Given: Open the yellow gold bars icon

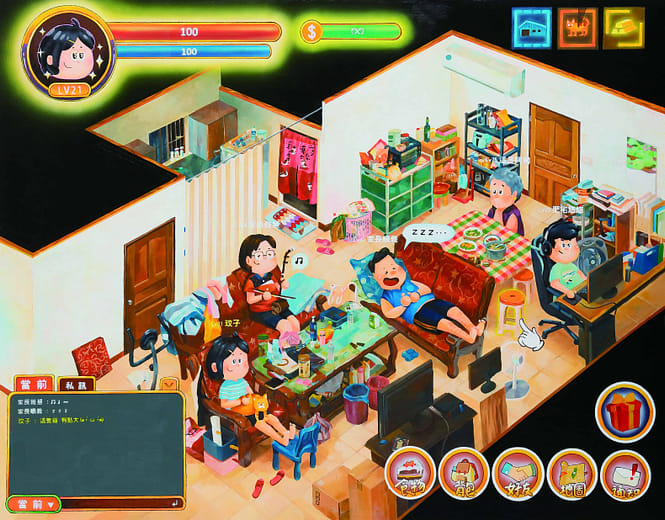Looking at the screenshot, I should pyautogui.click(x=623, y=28).
